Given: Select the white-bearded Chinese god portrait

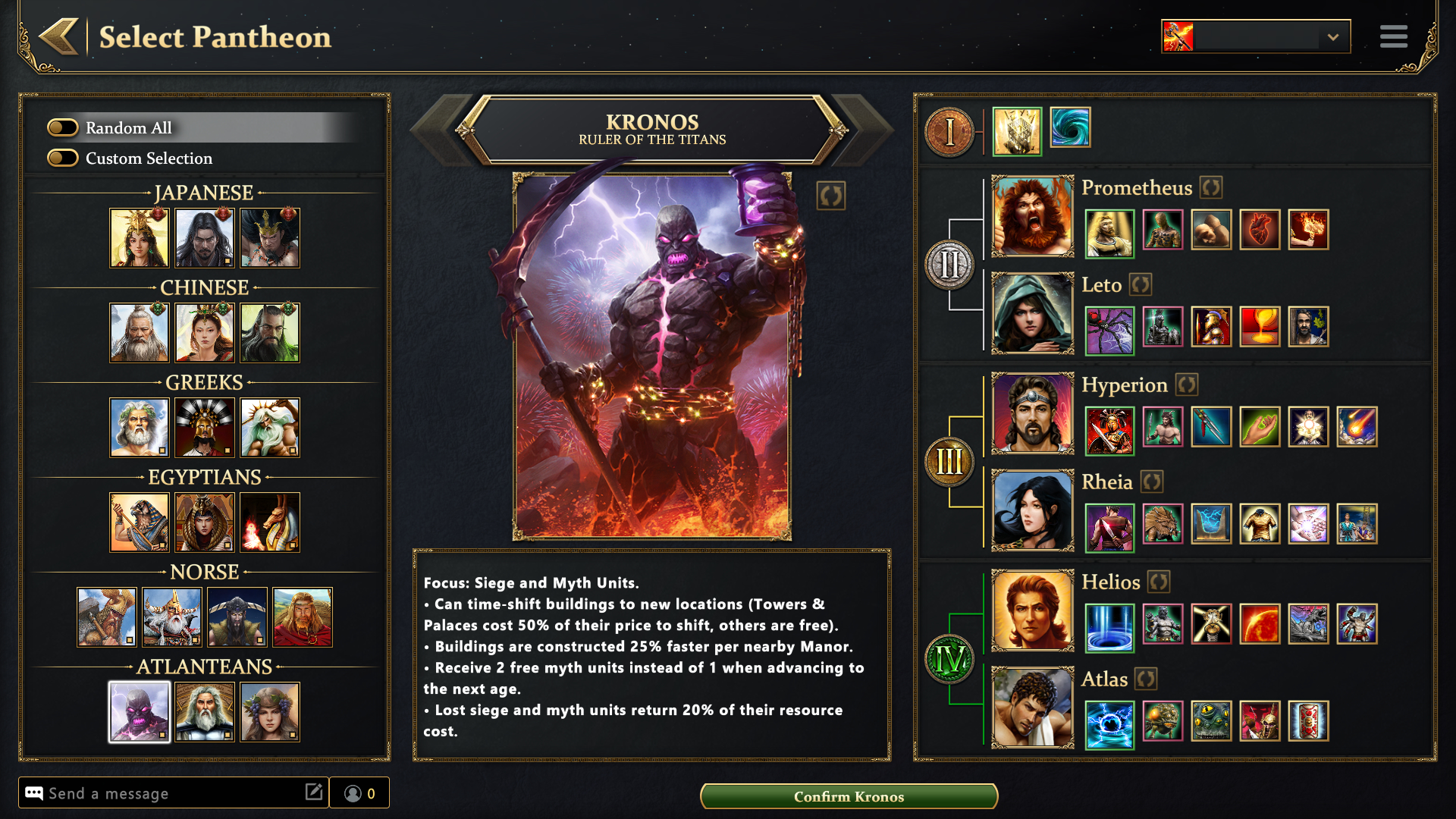Looking at the screenshot, I should (140, 332).
